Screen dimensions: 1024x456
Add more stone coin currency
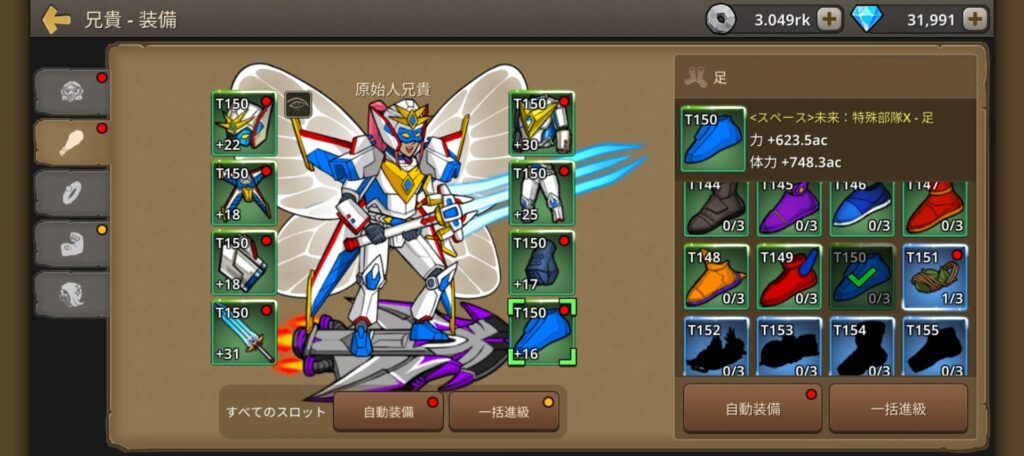point(829,19)
